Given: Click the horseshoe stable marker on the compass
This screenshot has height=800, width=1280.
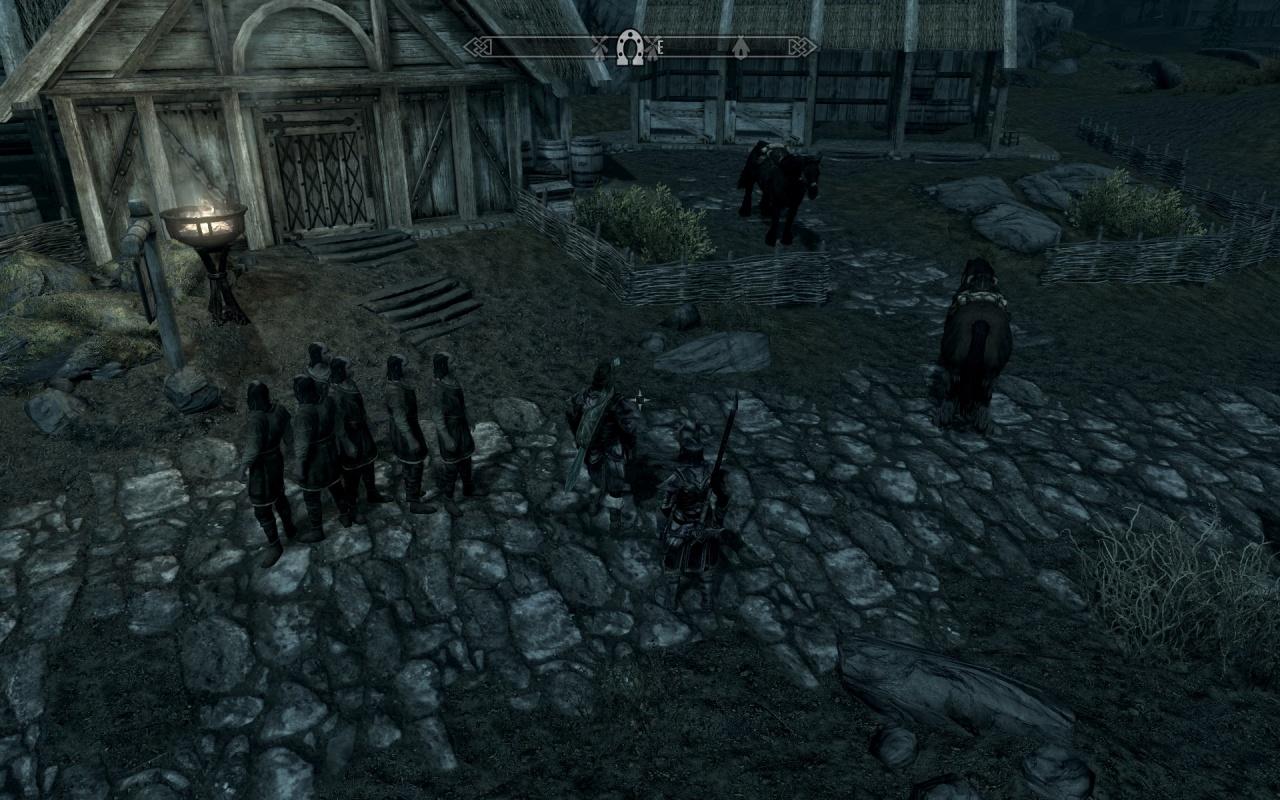Looking at the screenshot, I should [629, 46].
